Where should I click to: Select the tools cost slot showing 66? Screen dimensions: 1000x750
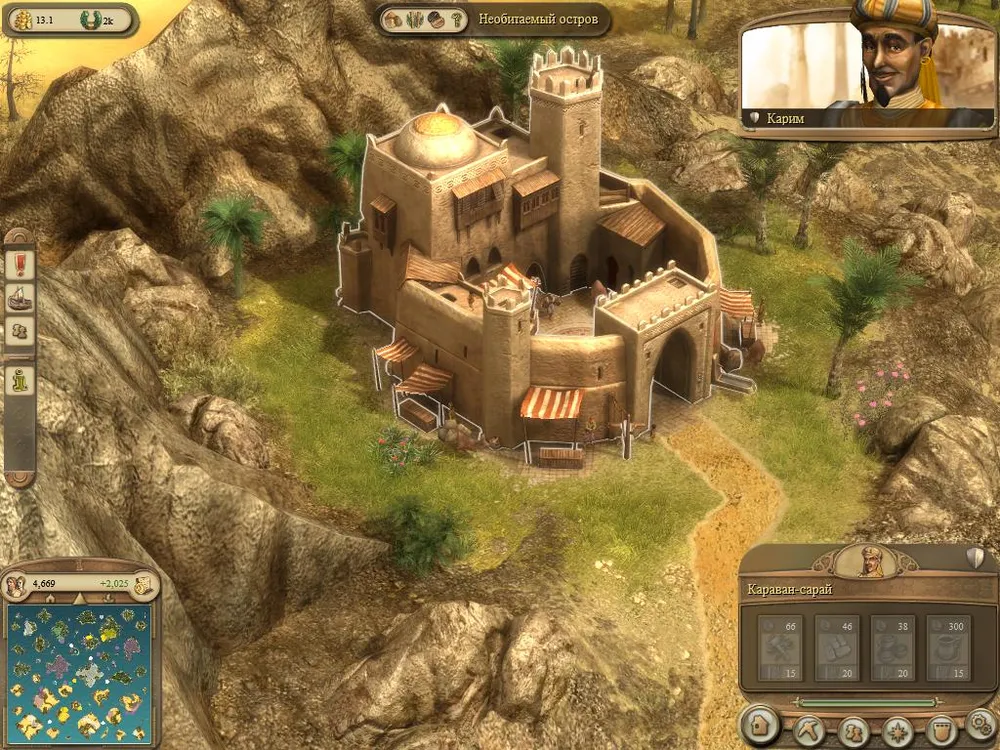(780, 647)
